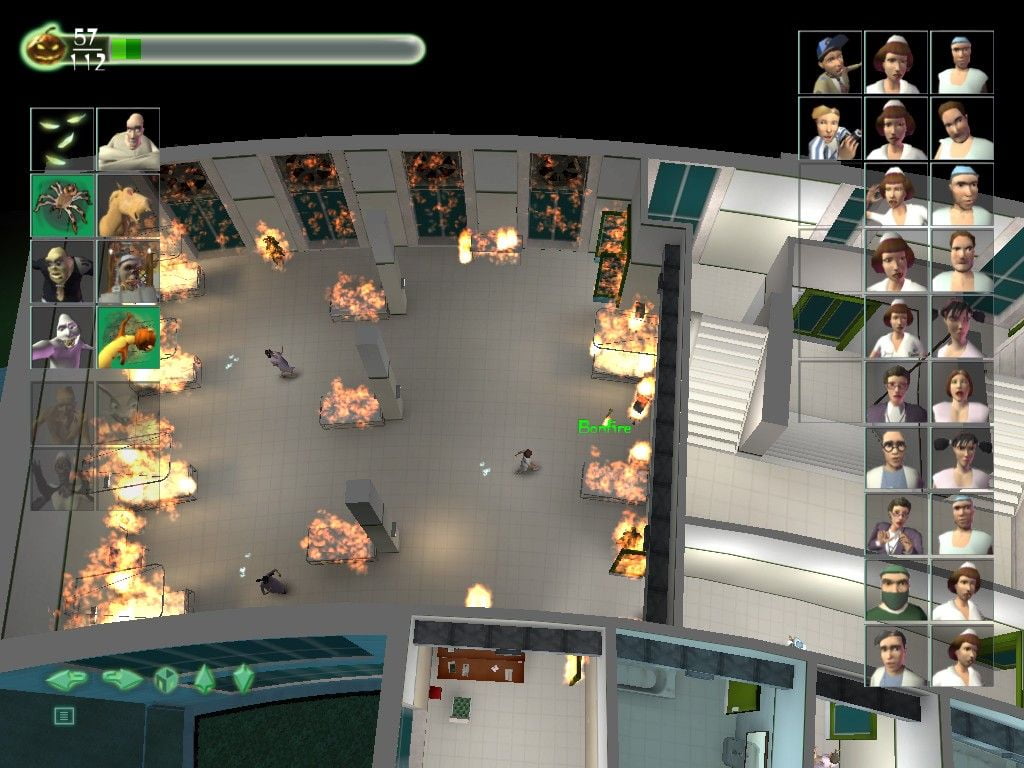The width and height of the screenshot is (1024, 768).
Task: Choose the white ghost in purple robe
Action: tap(62, 337)
